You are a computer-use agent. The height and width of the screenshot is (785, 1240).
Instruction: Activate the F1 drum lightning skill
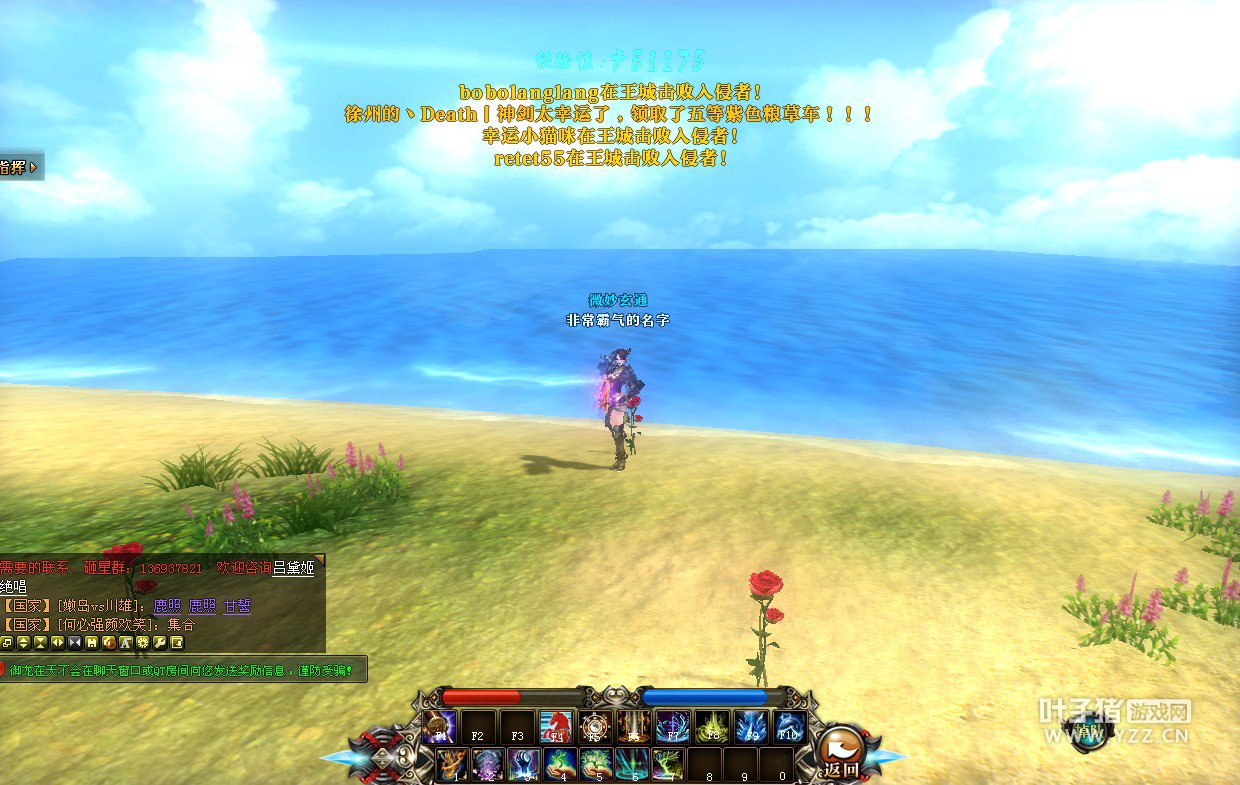click(439, 727)
